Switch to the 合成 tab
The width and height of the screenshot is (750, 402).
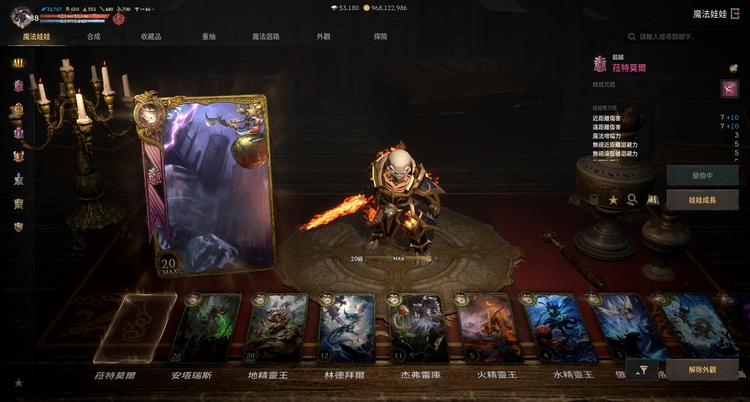click(93, 36)
